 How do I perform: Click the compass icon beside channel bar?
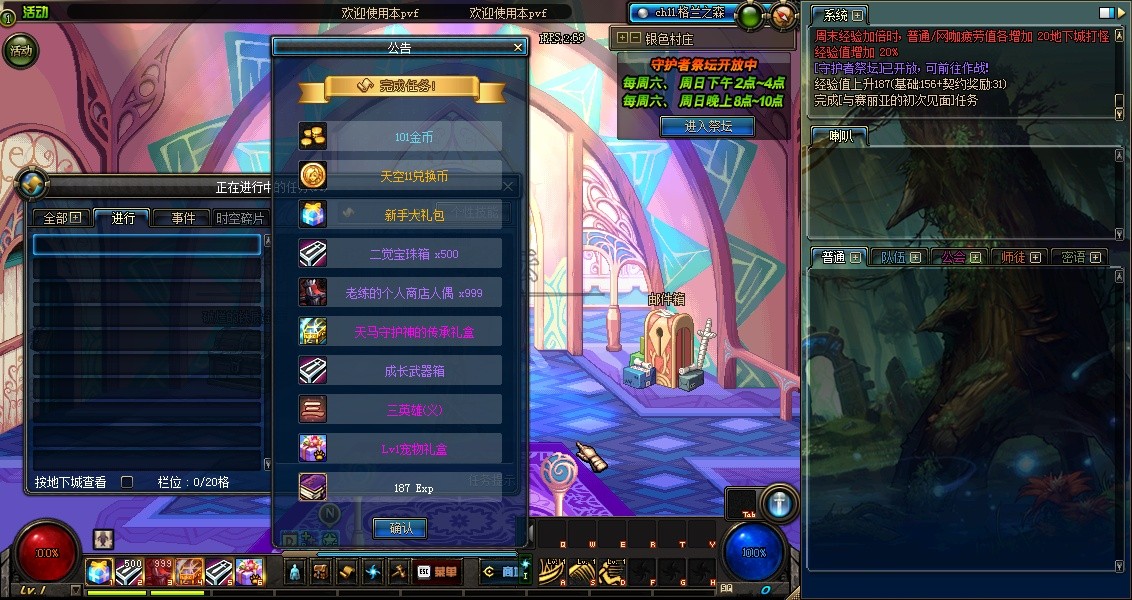pos(784,15)
